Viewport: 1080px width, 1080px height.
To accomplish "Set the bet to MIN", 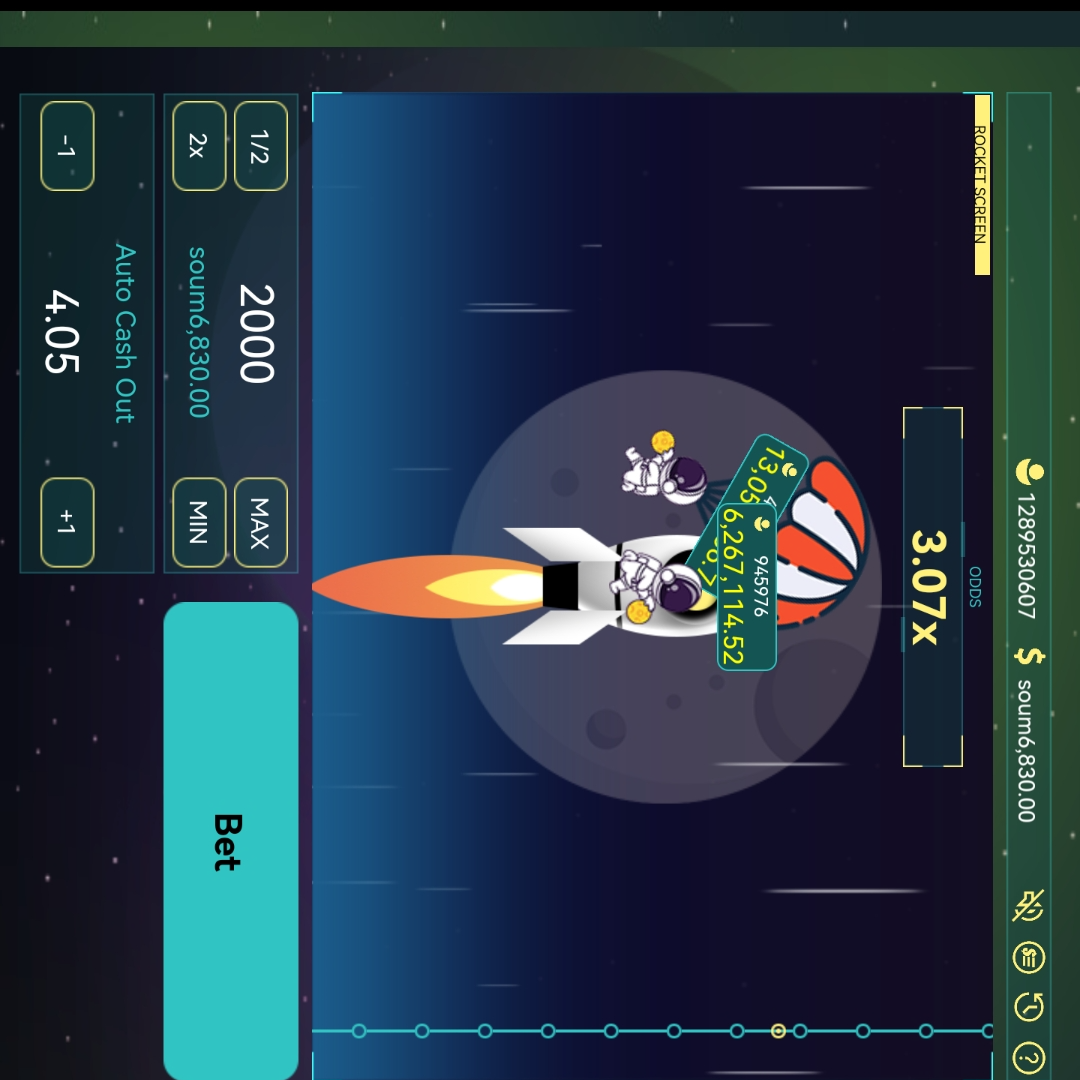I will click(198, 523).
